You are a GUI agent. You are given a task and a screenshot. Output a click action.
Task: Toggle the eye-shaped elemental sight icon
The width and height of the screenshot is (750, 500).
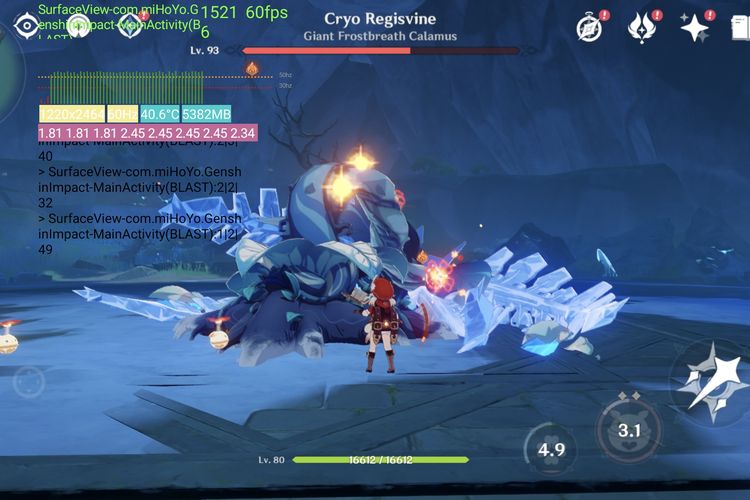pos(25,24)
